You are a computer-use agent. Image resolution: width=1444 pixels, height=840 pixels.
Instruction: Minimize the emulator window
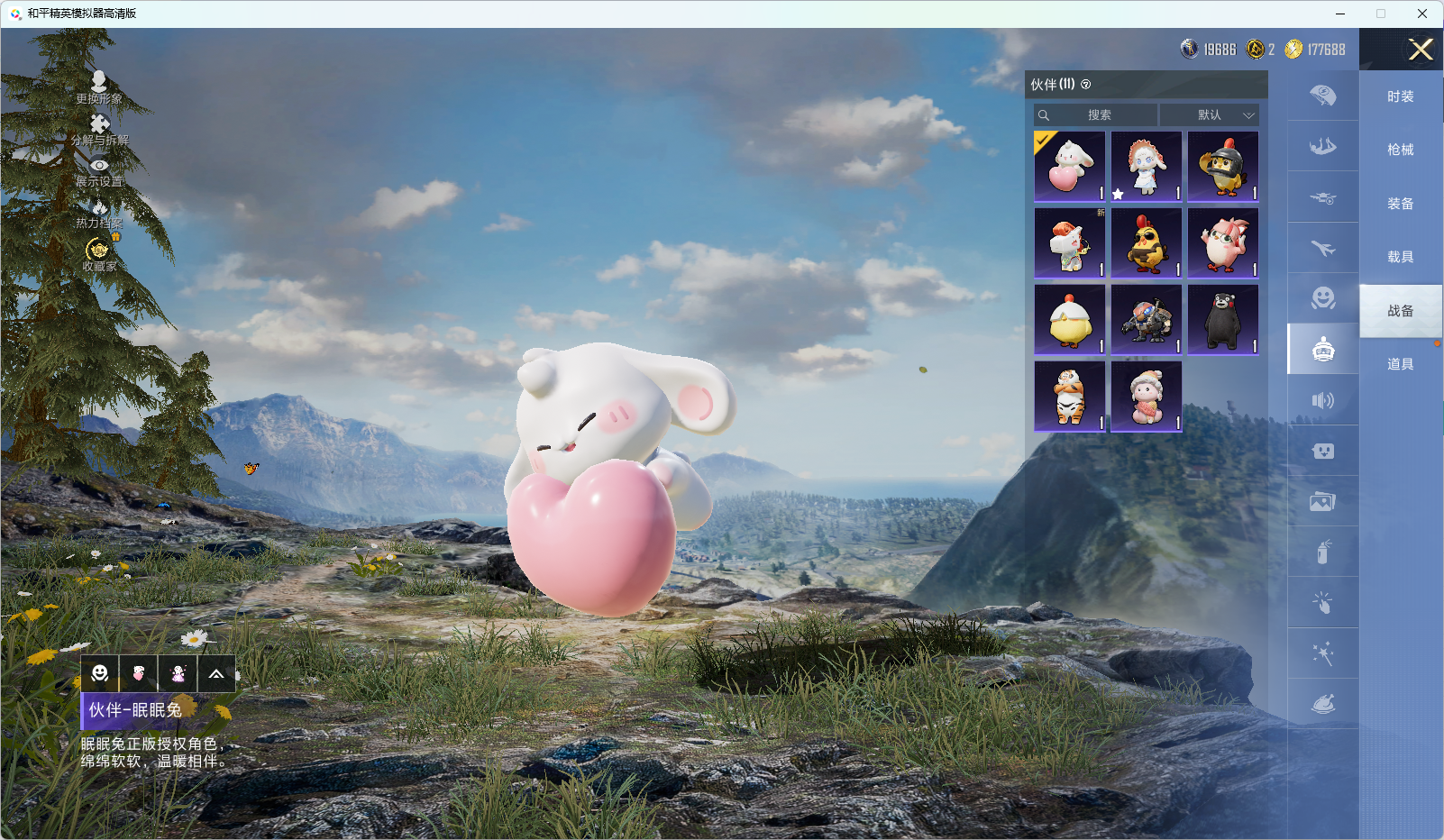pos(1340,14)
